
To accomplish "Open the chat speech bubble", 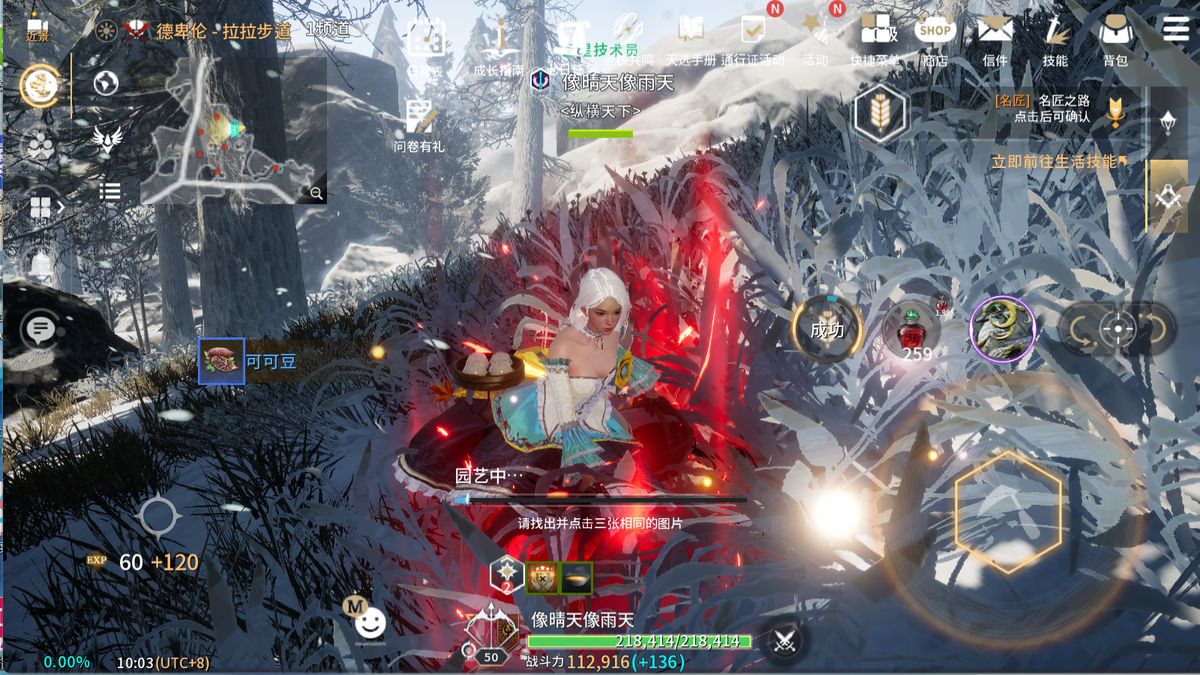I will 39,329.
